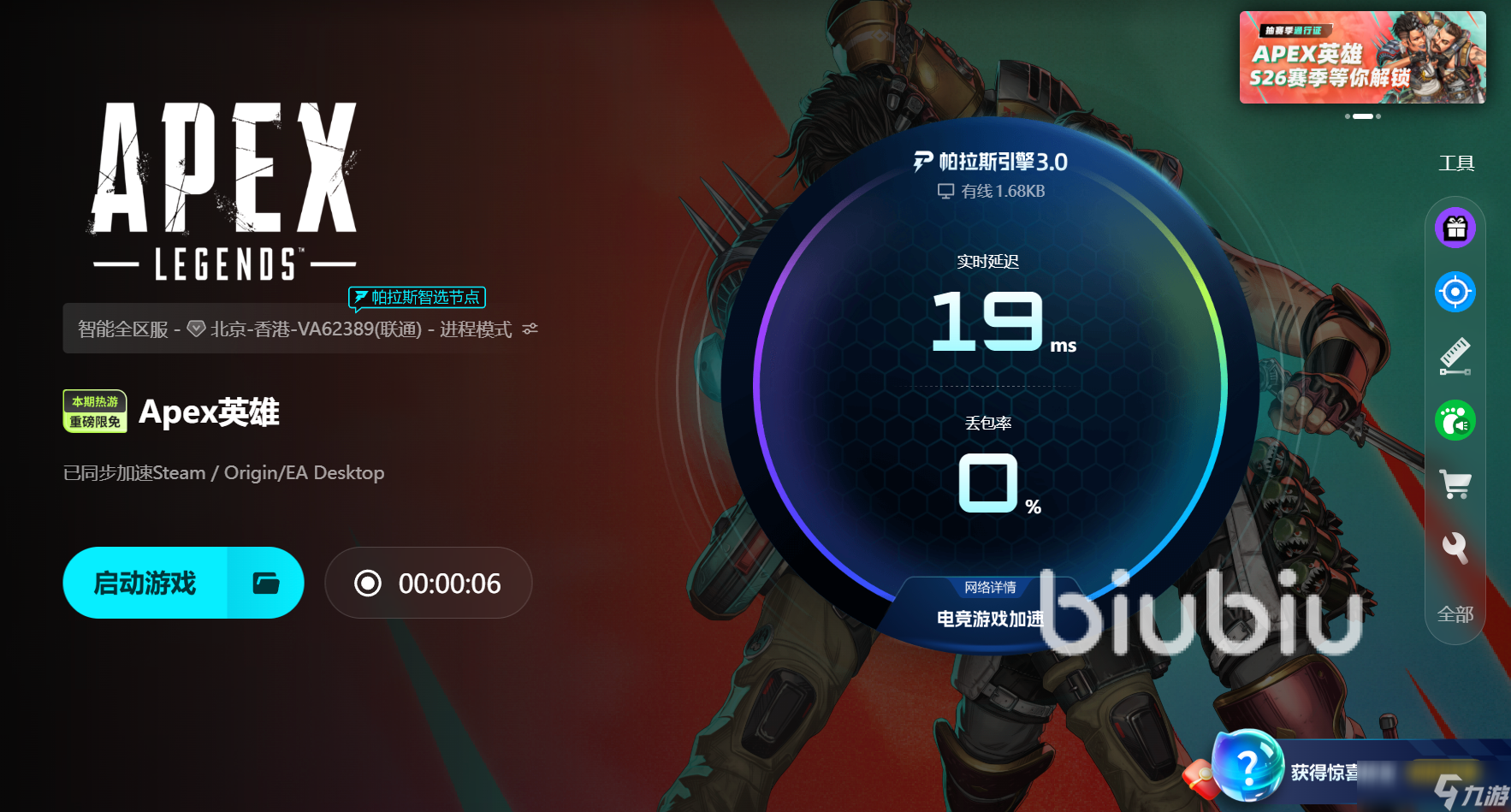
Task: Open the 智能全区服 node selection dropdown
Action: pyautogui.click(x=123, y=329)
